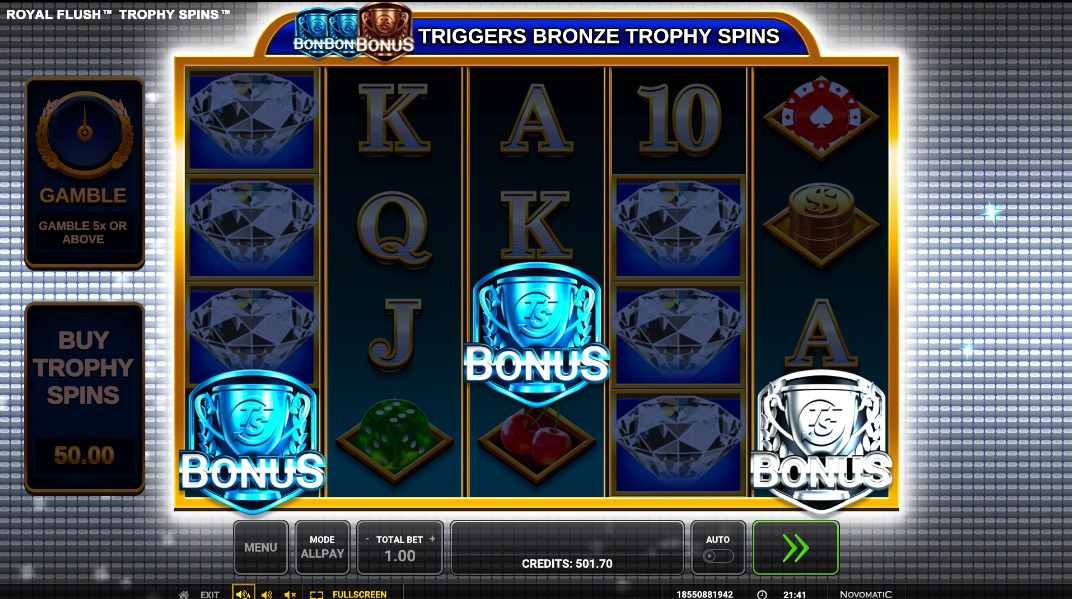
Task: Decrease total bet with minus
Action: coord(366,539)
